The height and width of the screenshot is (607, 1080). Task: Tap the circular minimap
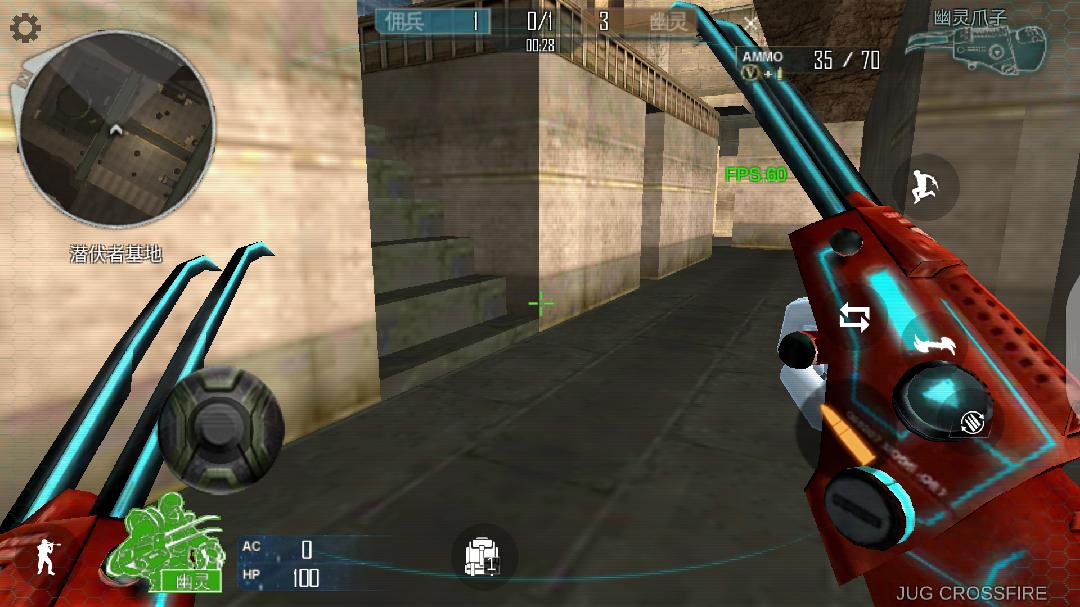point(117,127)
